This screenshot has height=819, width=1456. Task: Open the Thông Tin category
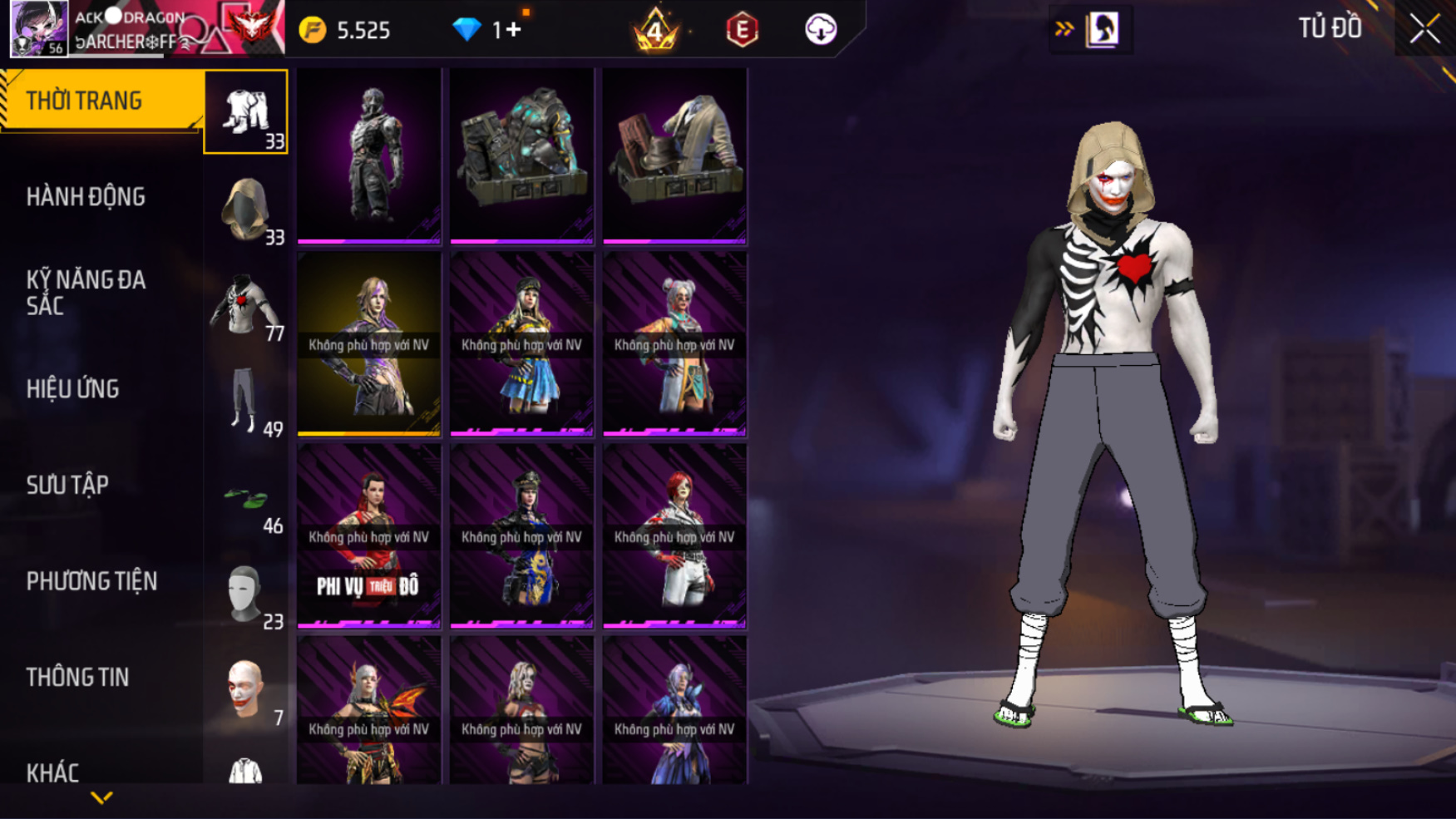[77, 678]
